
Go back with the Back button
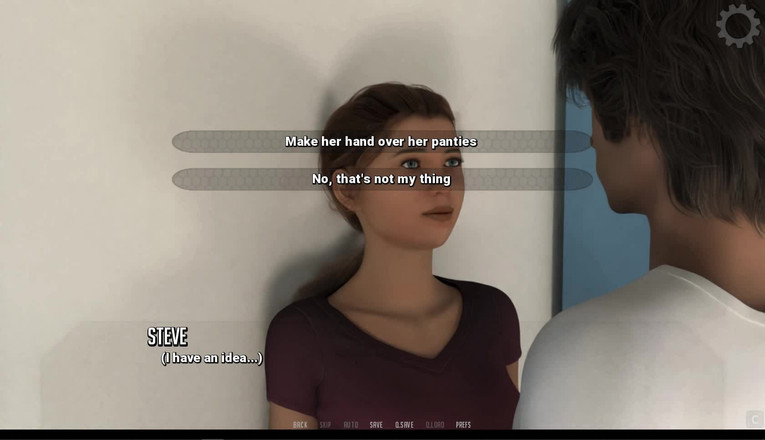point(300,425)
